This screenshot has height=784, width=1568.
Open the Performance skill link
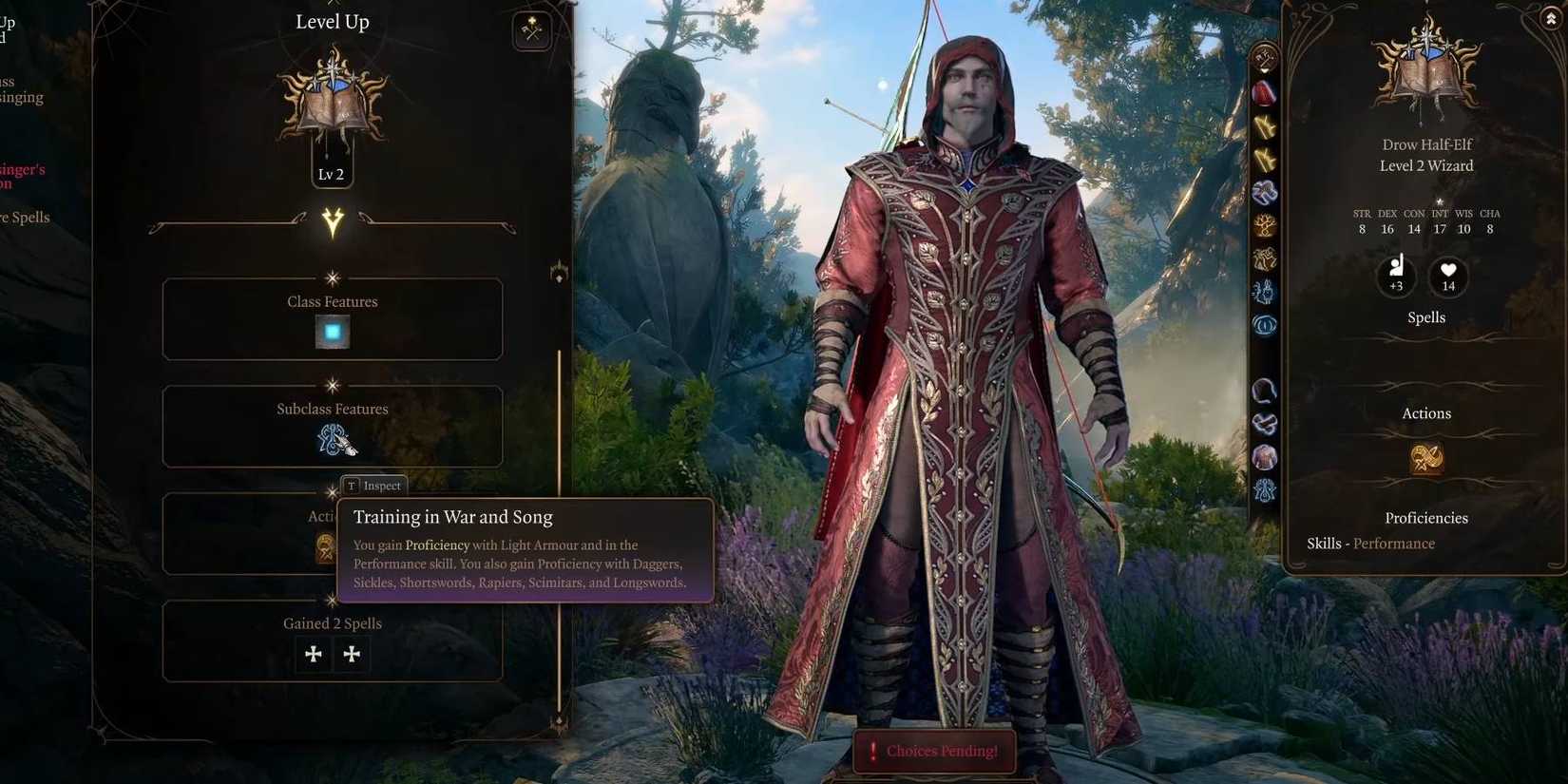coord(1395,544)
